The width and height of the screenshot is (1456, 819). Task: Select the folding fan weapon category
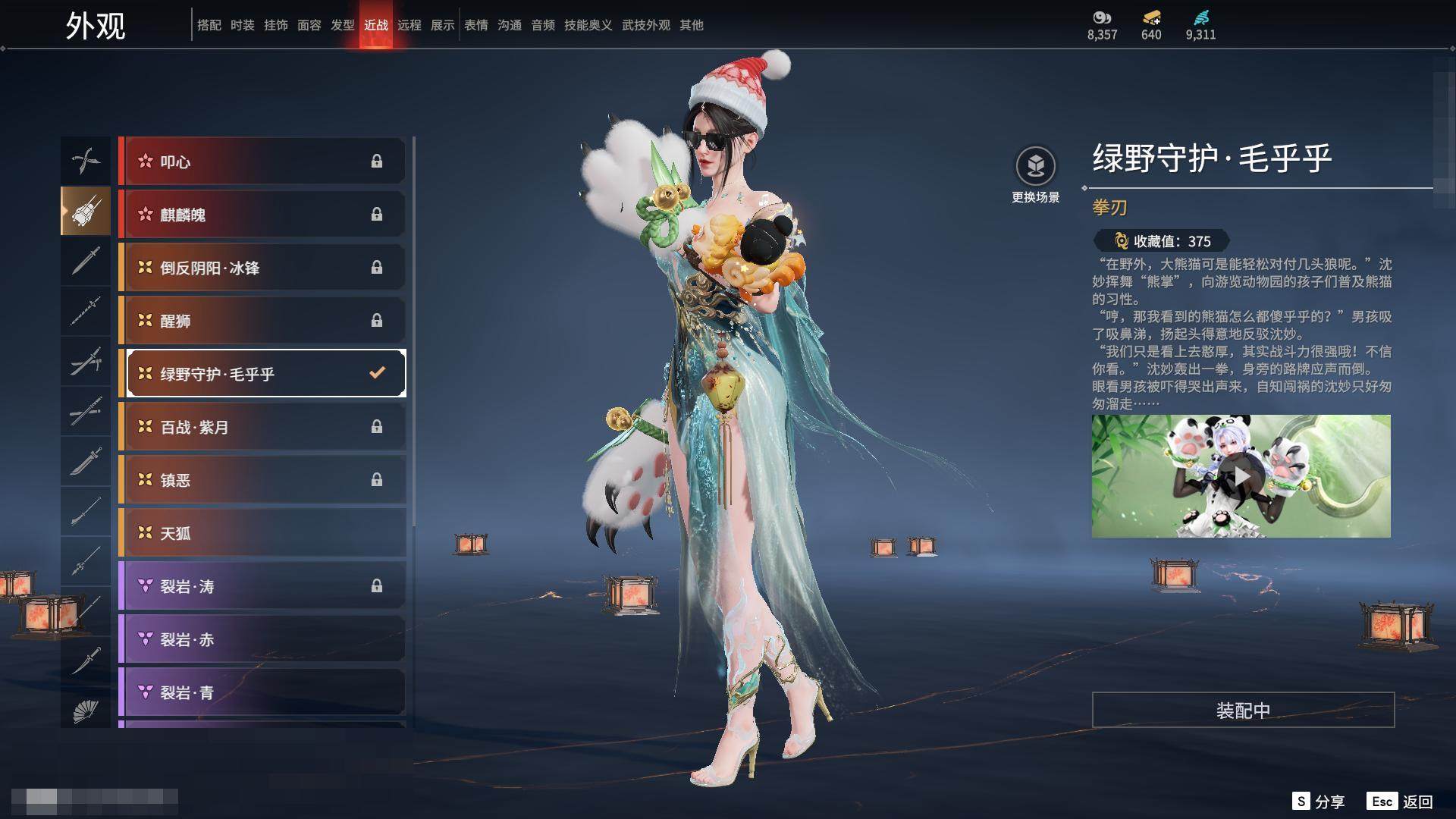pos(86,711)
